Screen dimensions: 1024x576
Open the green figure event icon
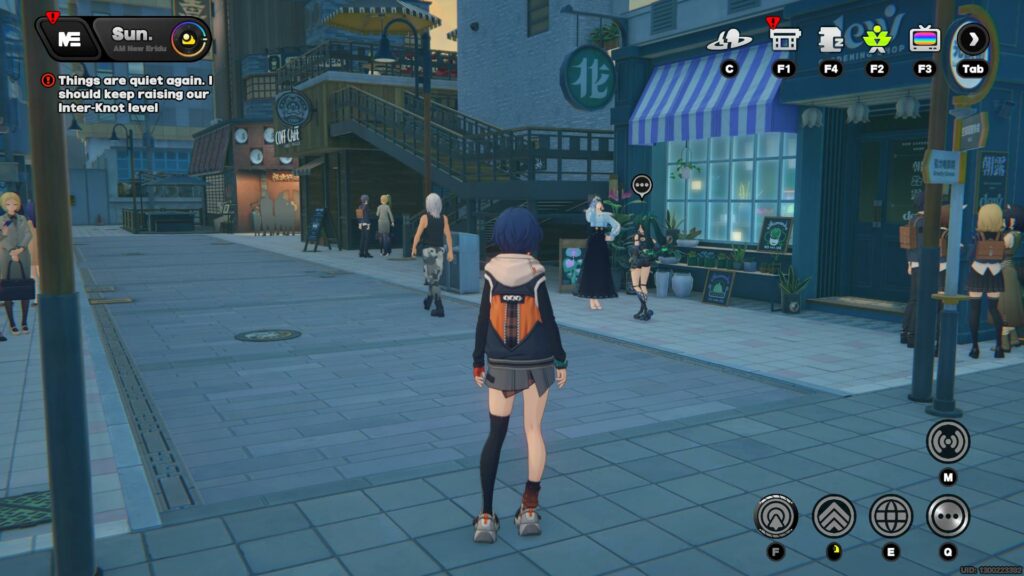(x=877, y=40)
